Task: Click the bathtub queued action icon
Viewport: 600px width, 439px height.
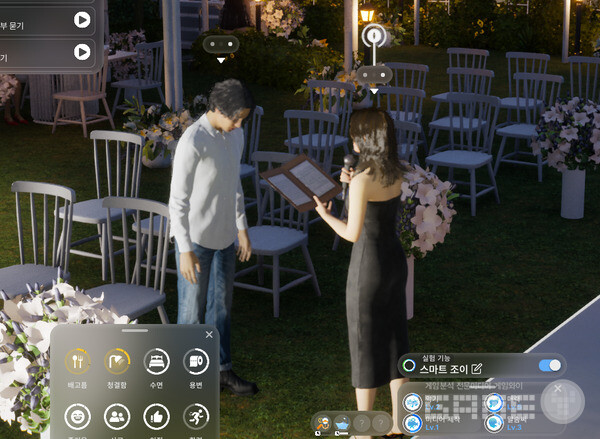Action: point(342,424)
